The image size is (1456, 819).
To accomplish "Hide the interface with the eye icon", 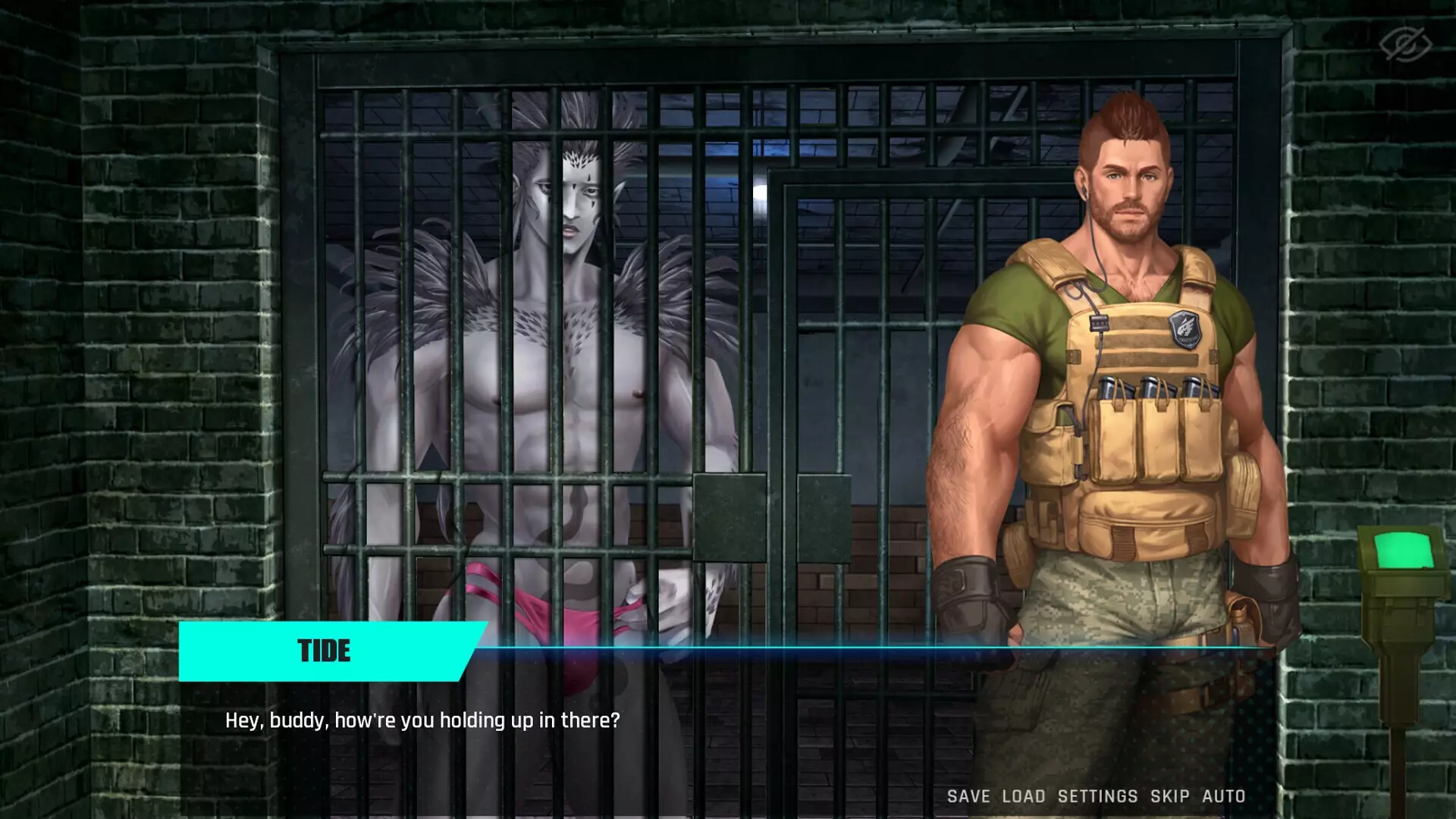I will pos(1405,44).
